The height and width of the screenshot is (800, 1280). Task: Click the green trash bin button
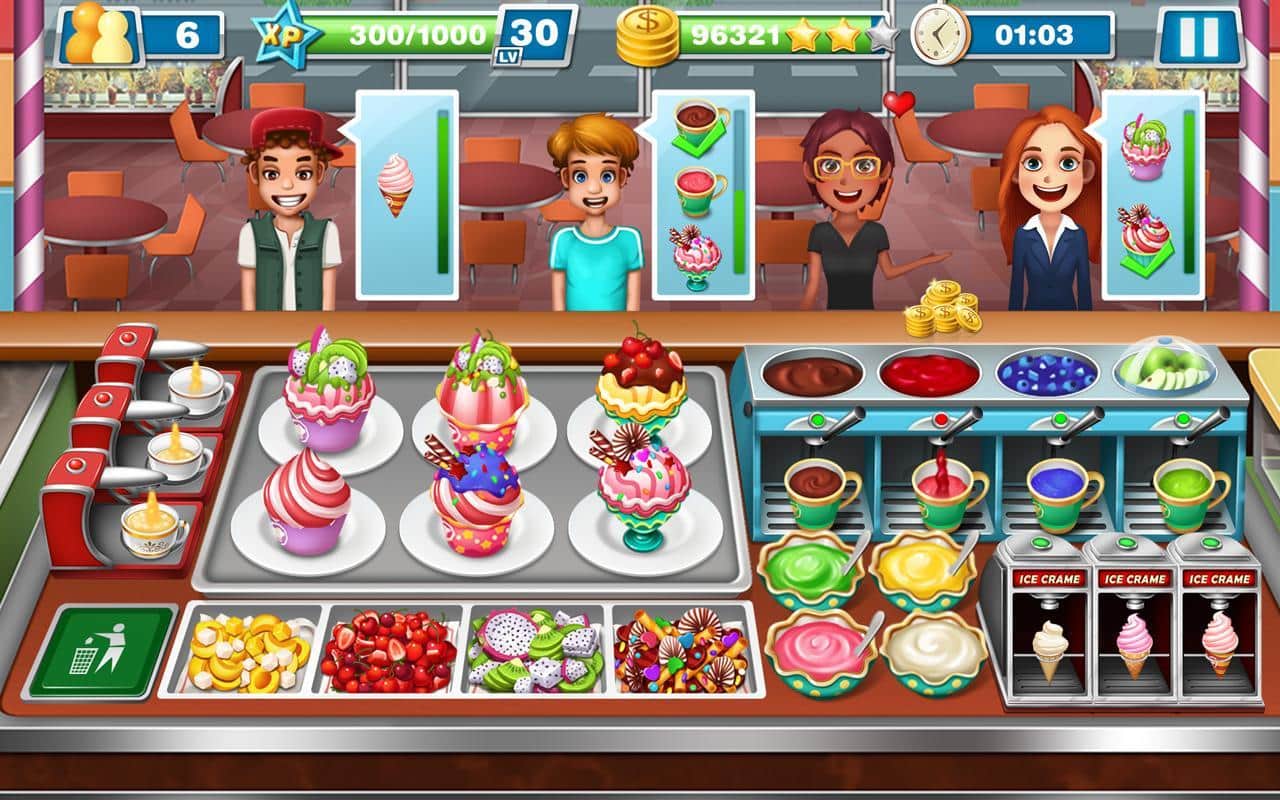pos(101,651)
